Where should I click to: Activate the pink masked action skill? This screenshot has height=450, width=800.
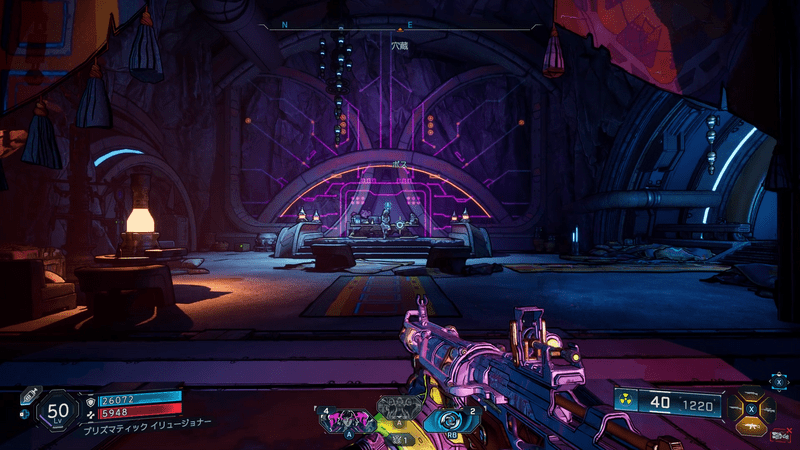347,418
